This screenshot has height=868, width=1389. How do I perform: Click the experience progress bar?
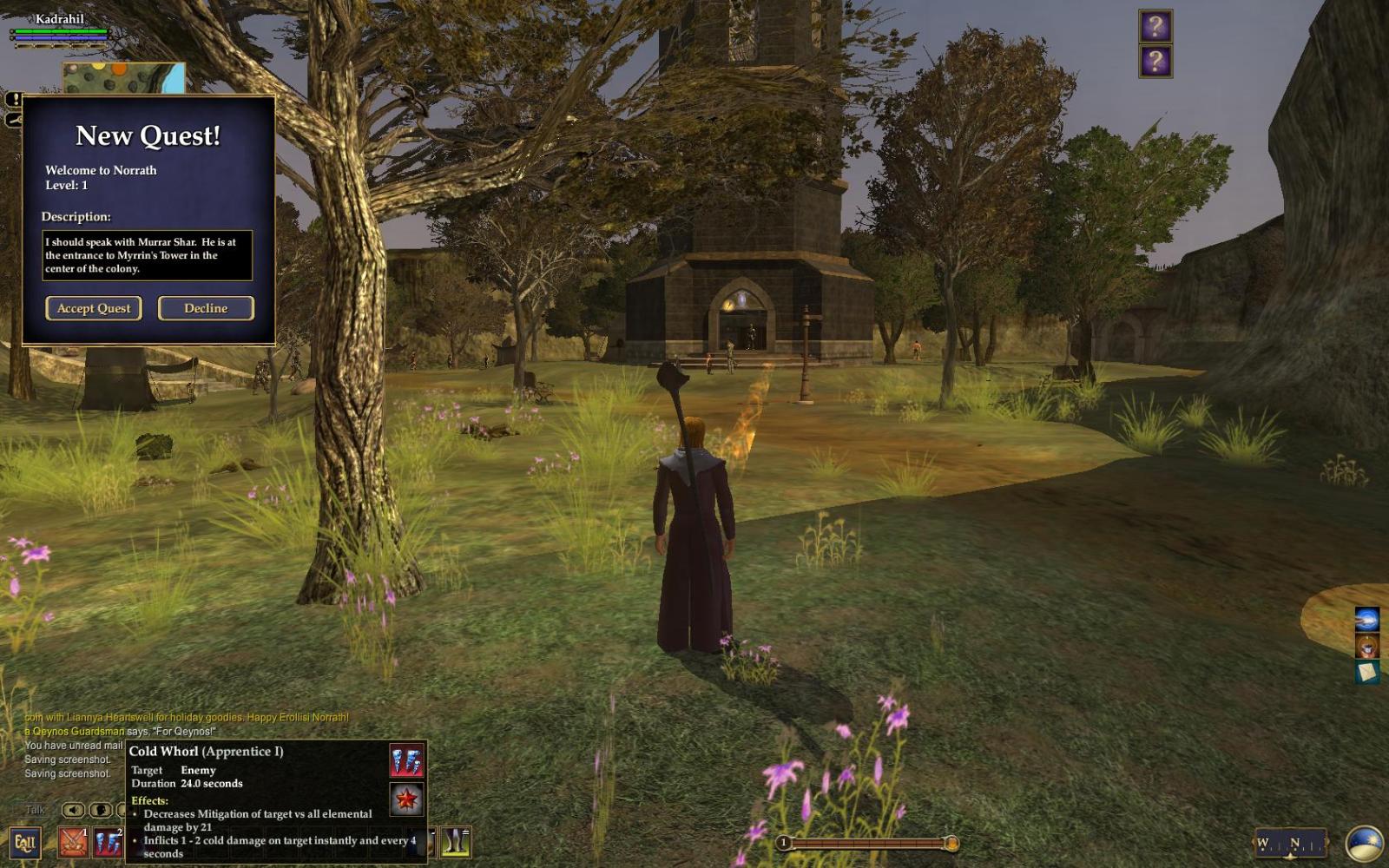point(868,843)
